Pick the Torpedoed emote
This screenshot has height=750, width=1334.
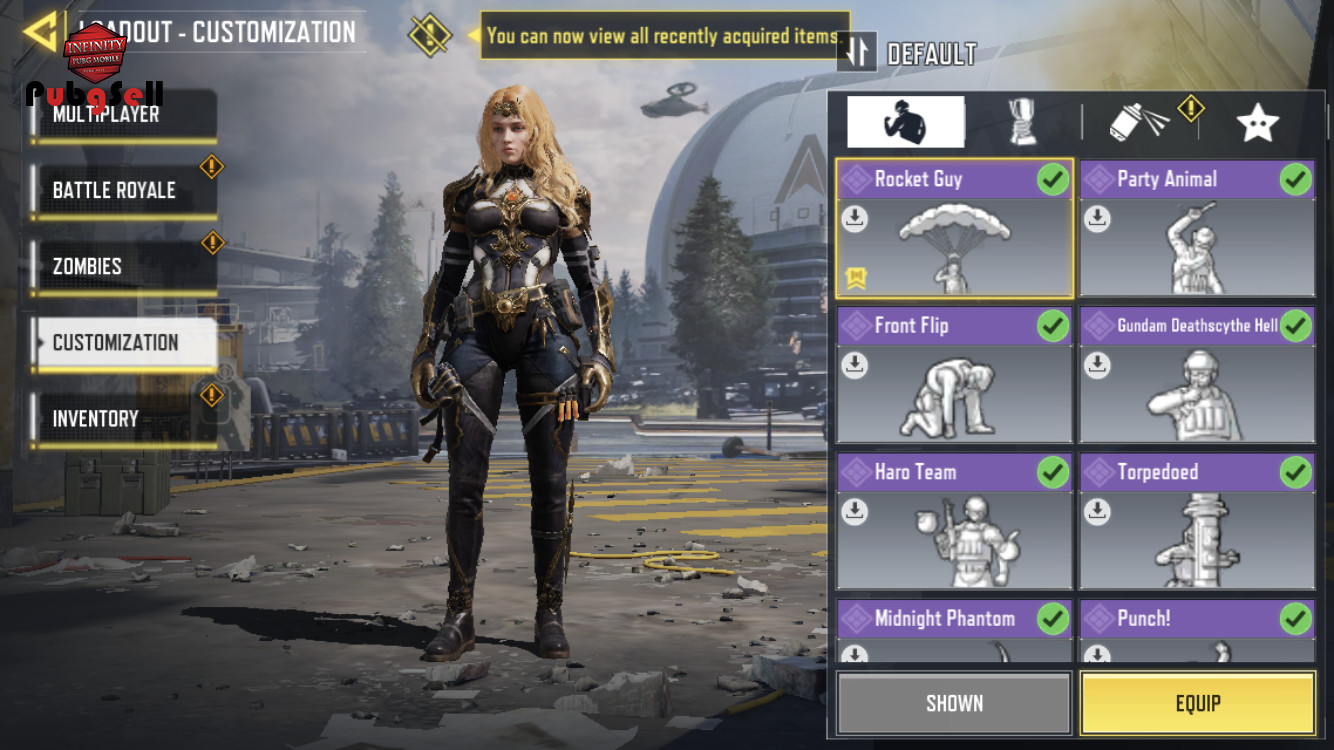(x=1197, y=521)
